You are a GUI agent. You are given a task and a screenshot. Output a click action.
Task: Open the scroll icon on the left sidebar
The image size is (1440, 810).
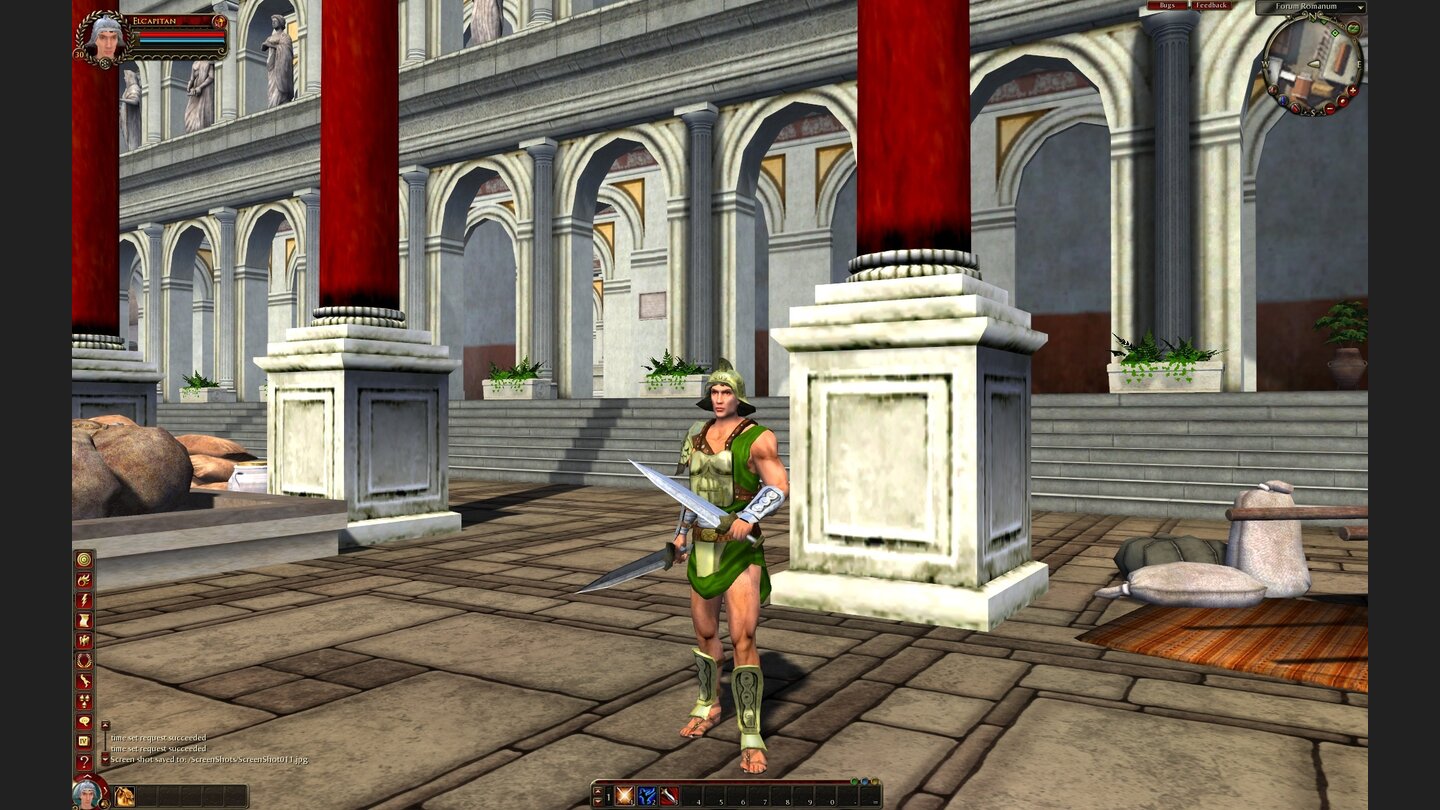[83, 618]
